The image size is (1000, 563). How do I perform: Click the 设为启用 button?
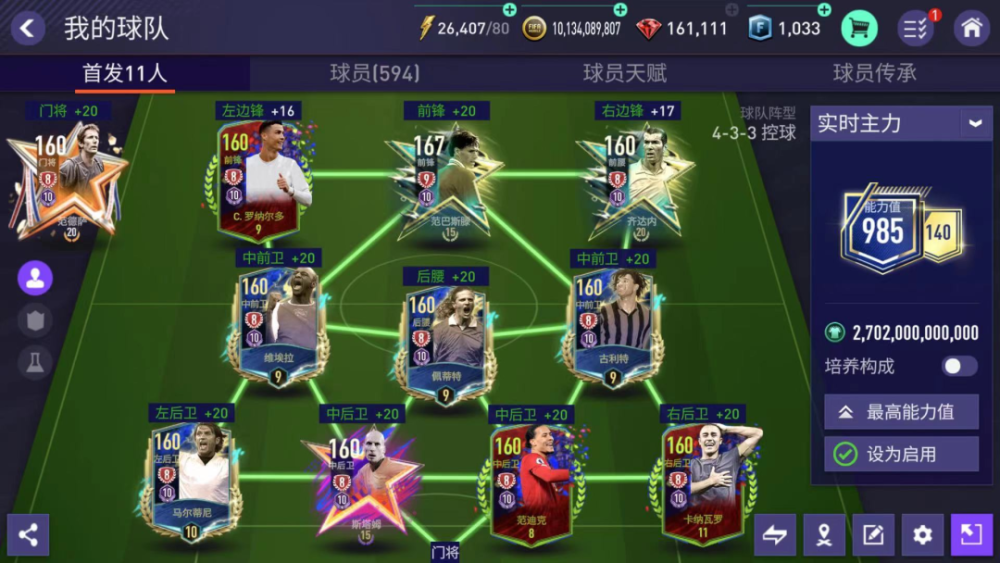tap(901, 454)
